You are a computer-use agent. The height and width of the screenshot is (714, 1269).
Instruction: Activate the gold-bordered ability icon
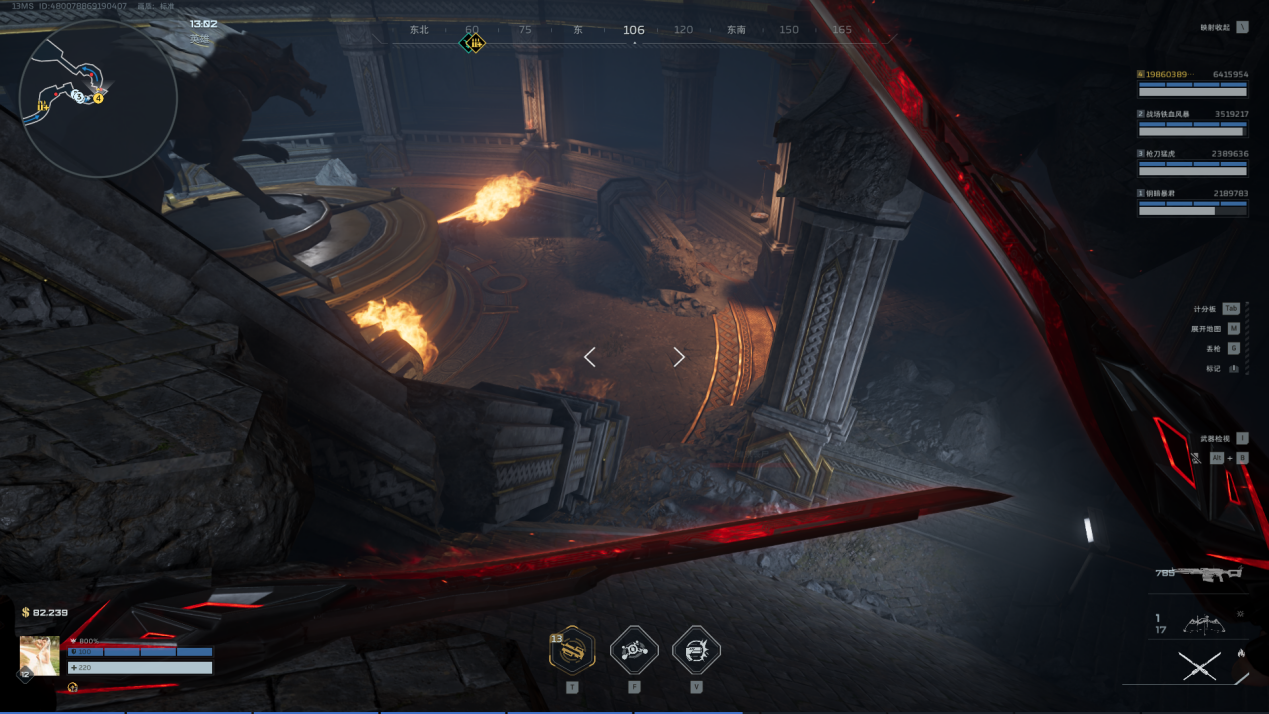572,651
